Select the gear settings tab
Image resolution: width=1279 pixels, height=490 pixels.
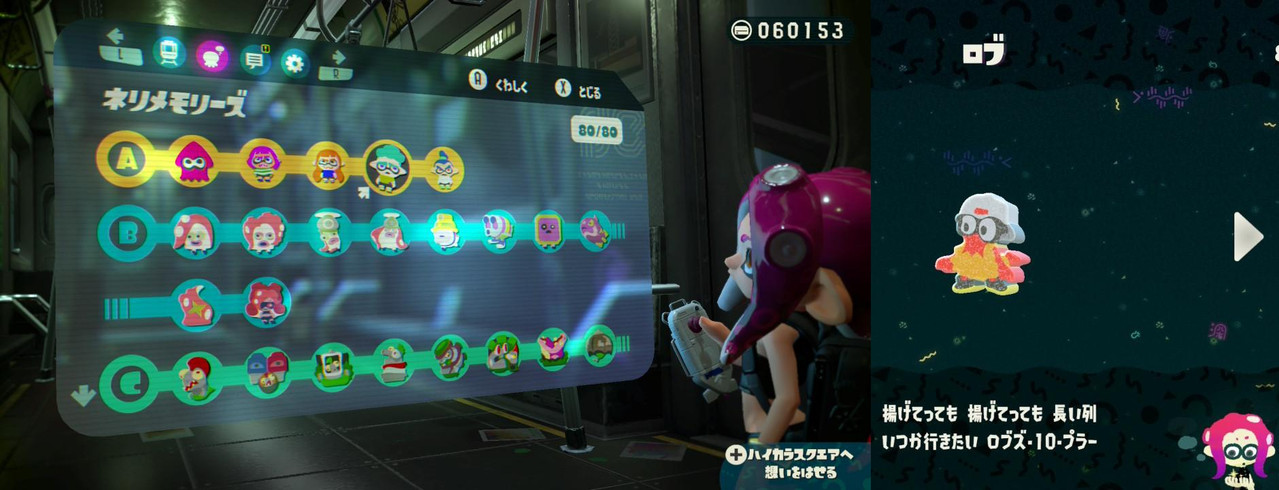coord(294,63)
